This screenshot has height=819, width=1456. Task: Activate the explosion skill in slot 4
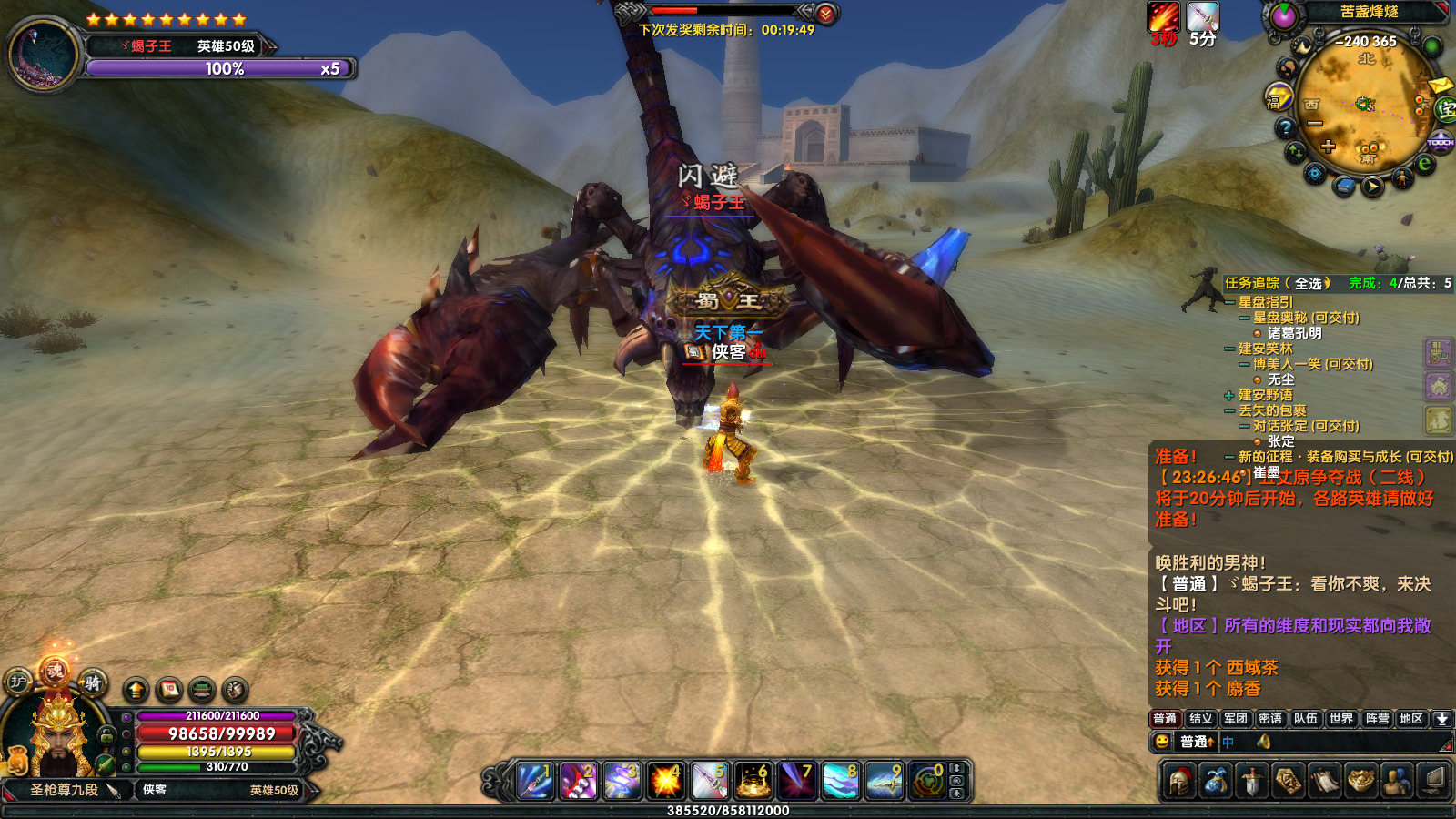click(666, 782)
